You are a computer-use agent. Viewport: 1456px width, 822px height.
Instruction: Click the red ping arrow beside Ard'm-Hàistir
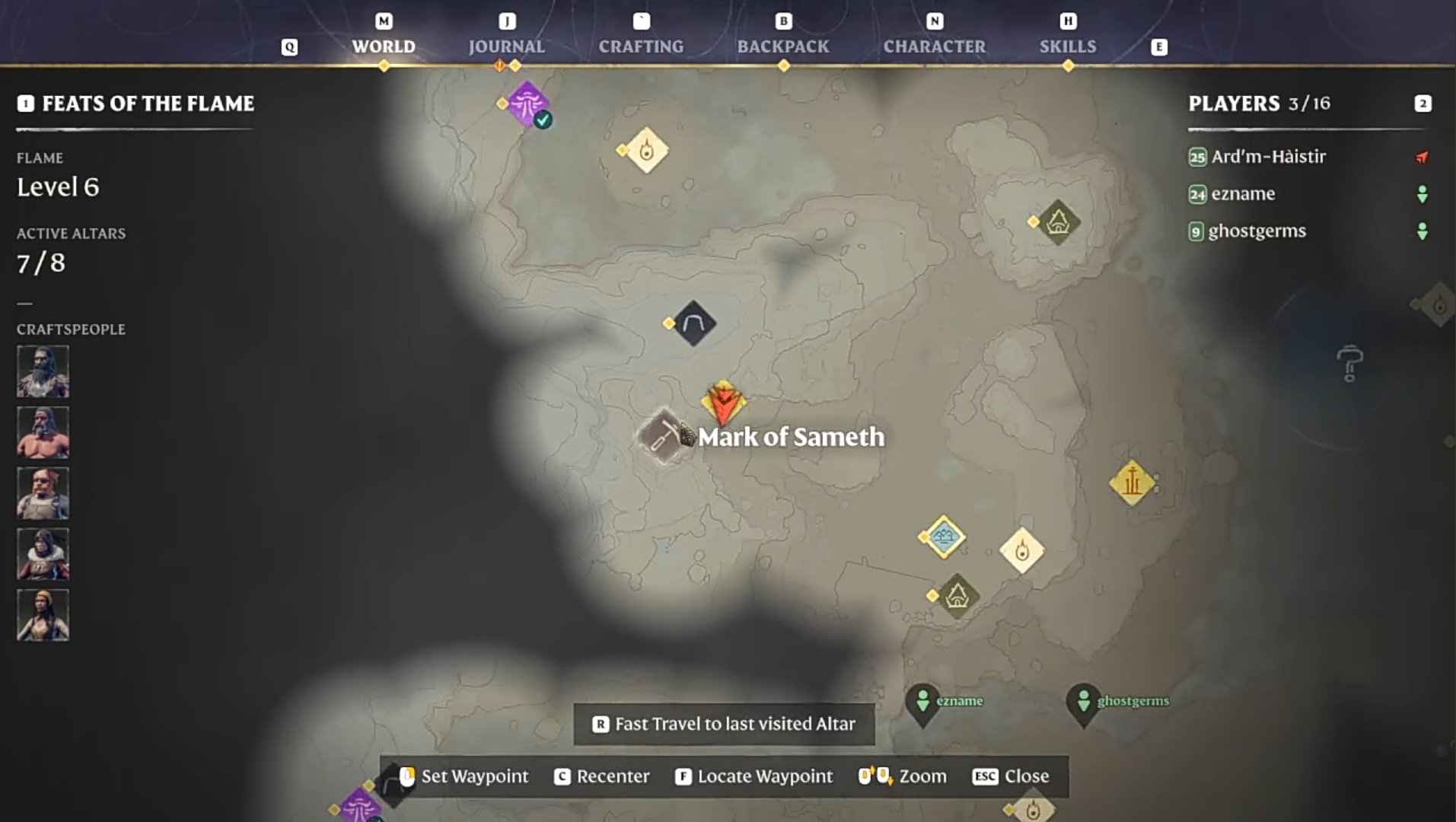(x=1420, y=158)
